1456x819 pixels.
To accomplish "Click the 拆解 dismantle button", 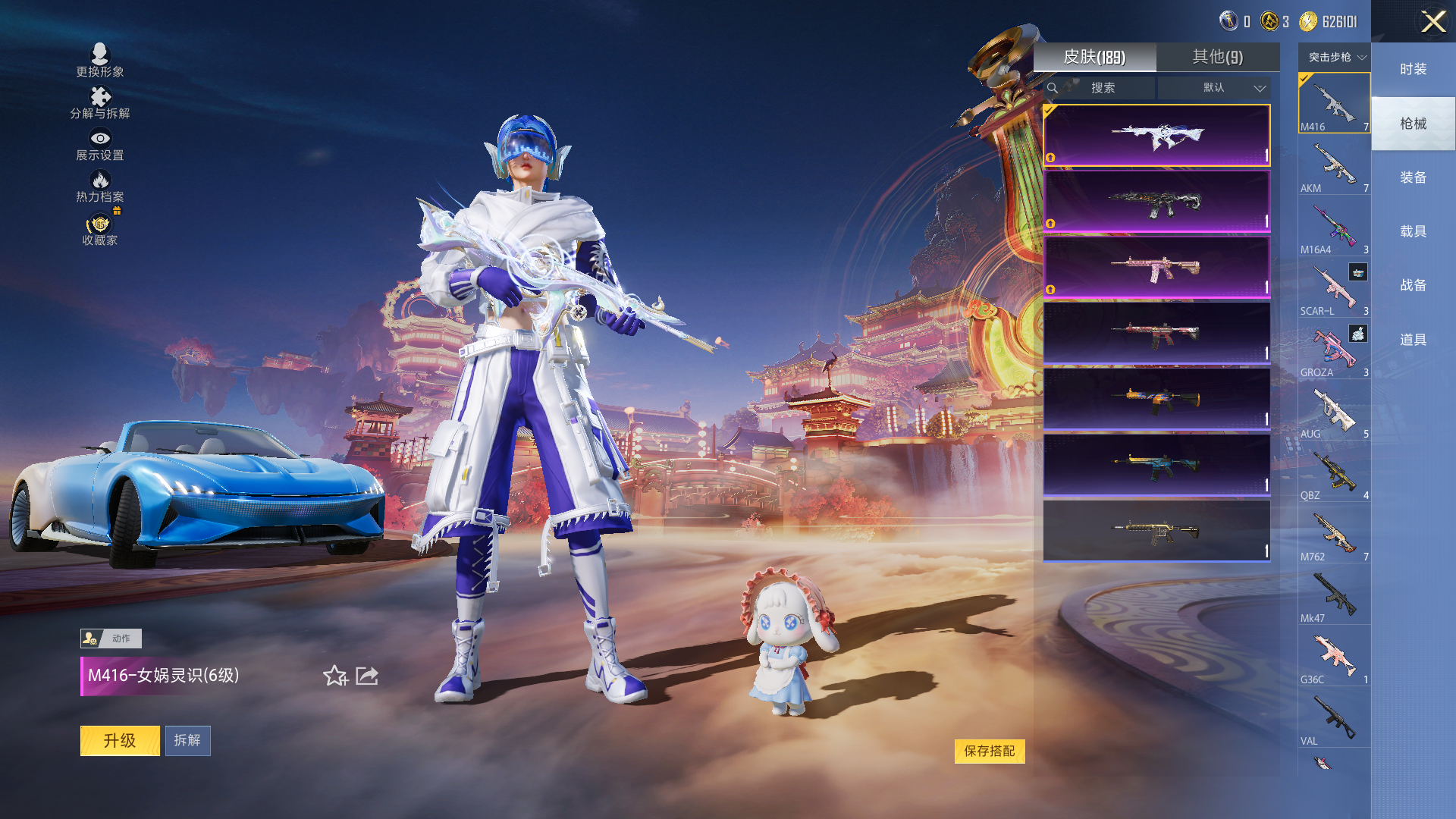I will 187,740.
